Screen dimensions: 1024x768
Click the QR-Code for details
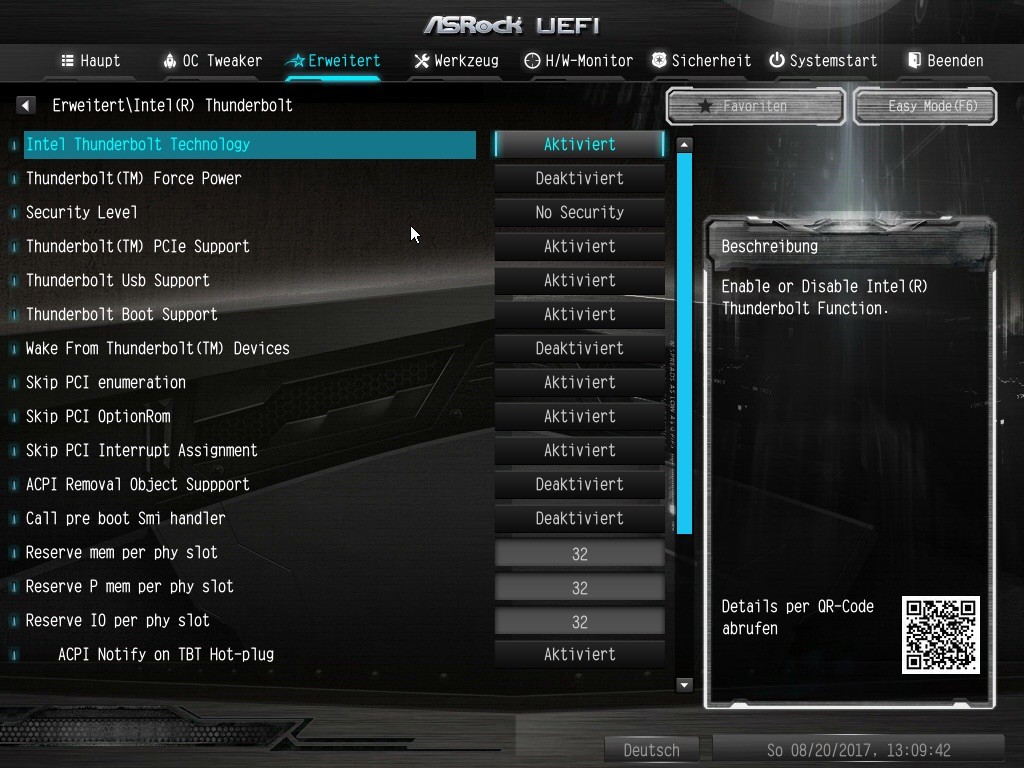940,635
